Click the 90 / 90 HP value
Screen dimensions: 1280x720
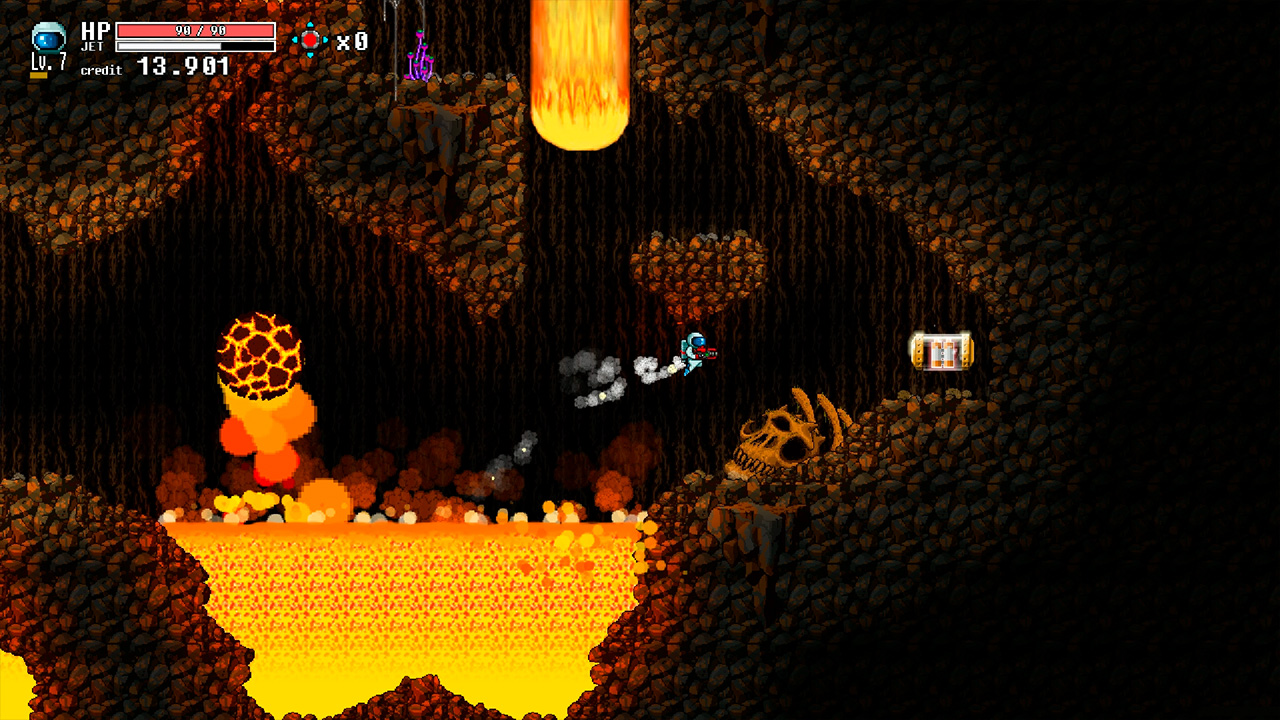(200, 29)
